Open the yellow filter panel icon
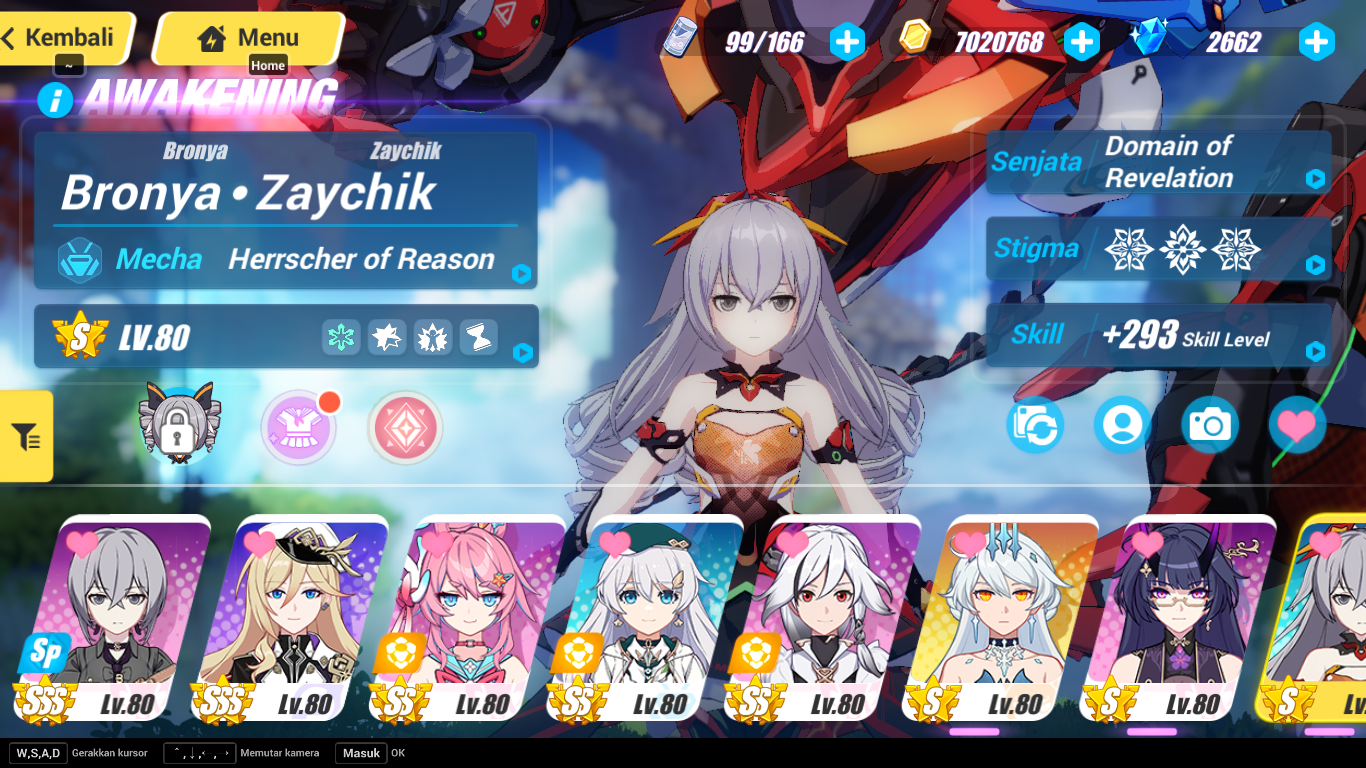 [27, 436]
